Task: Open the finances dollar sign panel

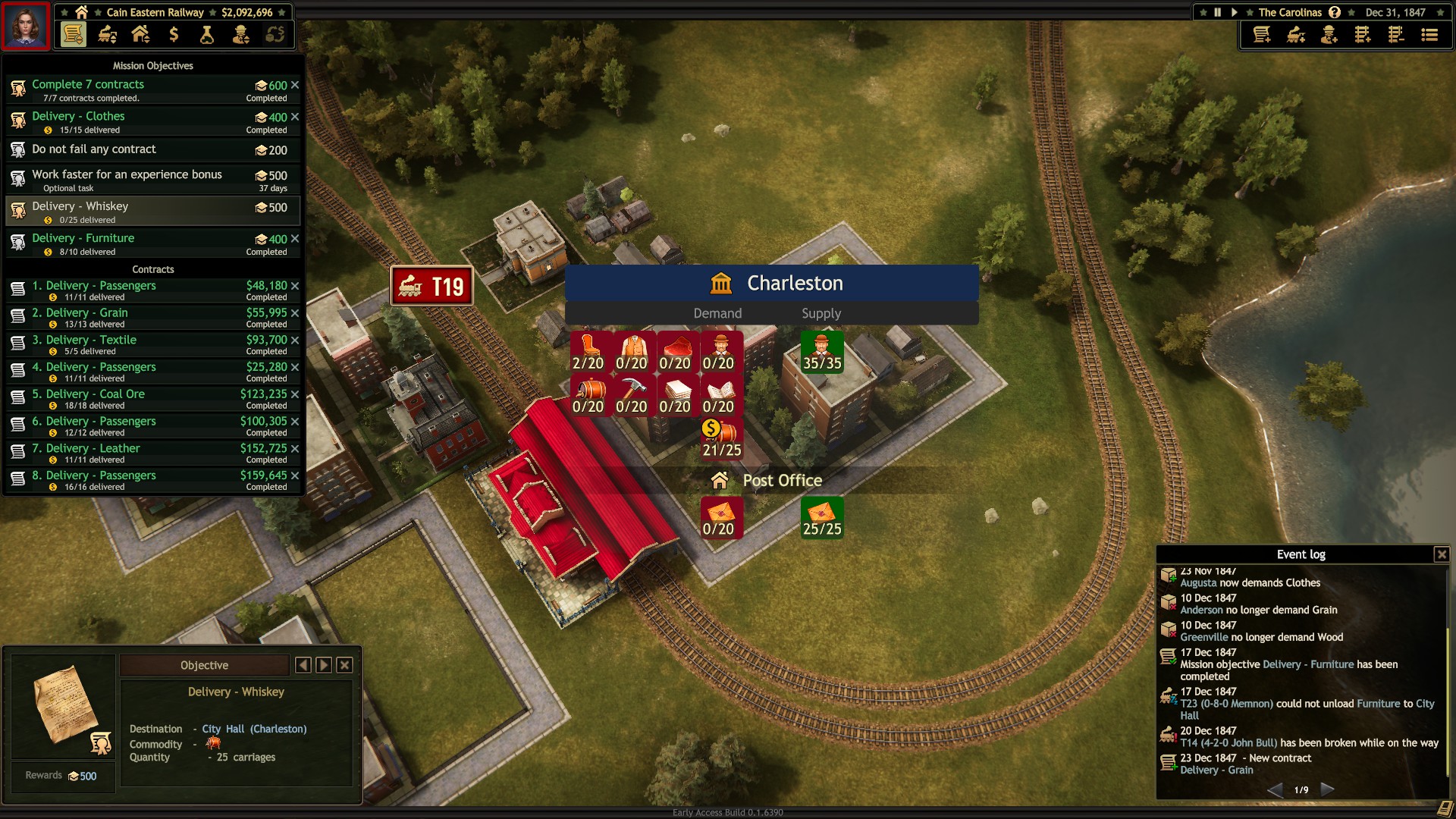Action: click(174, 34)
